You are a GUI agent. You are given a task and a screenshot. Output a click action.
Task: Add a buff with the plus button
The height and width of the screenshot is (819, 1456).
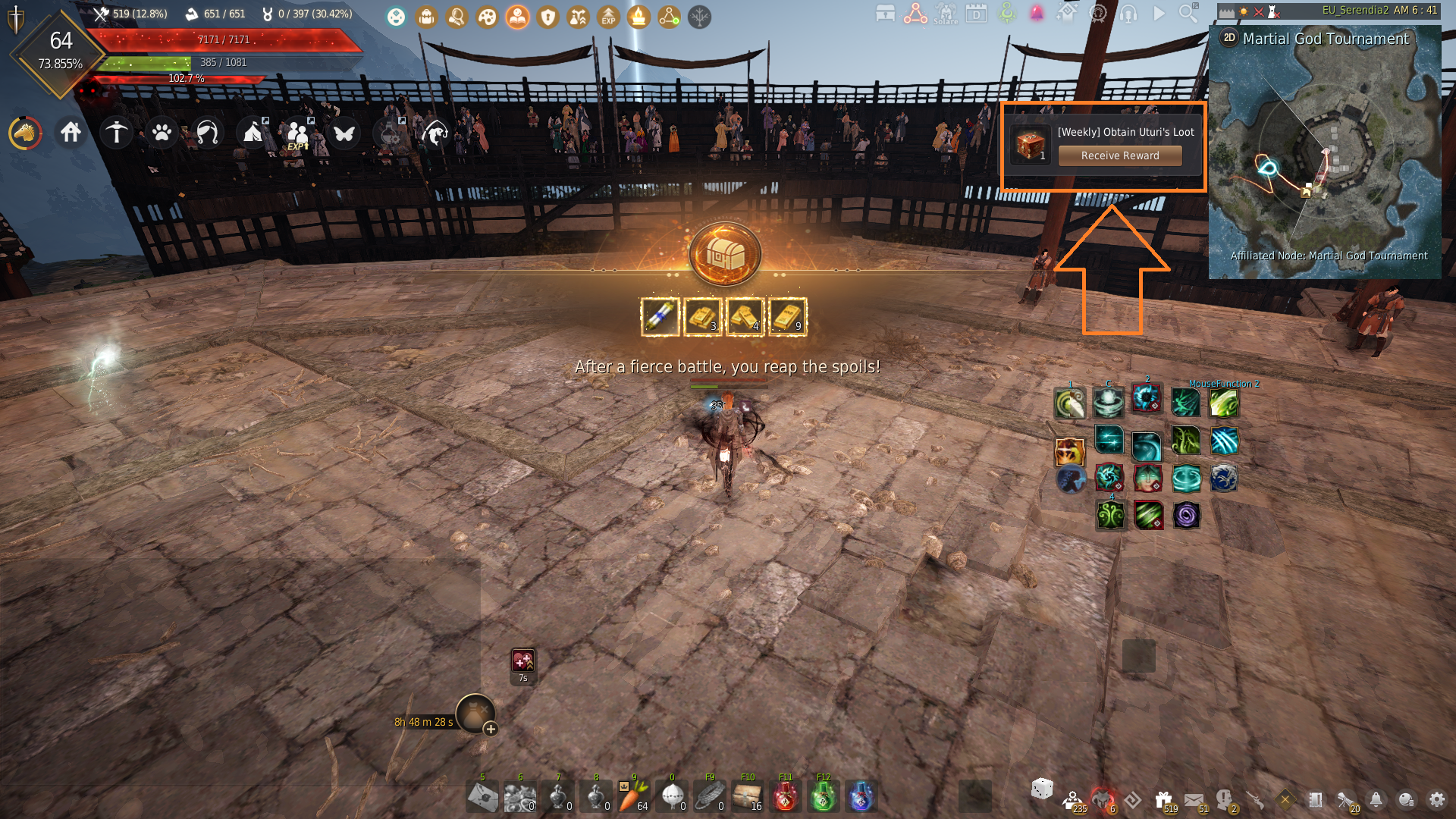click(x=491, y=730)
